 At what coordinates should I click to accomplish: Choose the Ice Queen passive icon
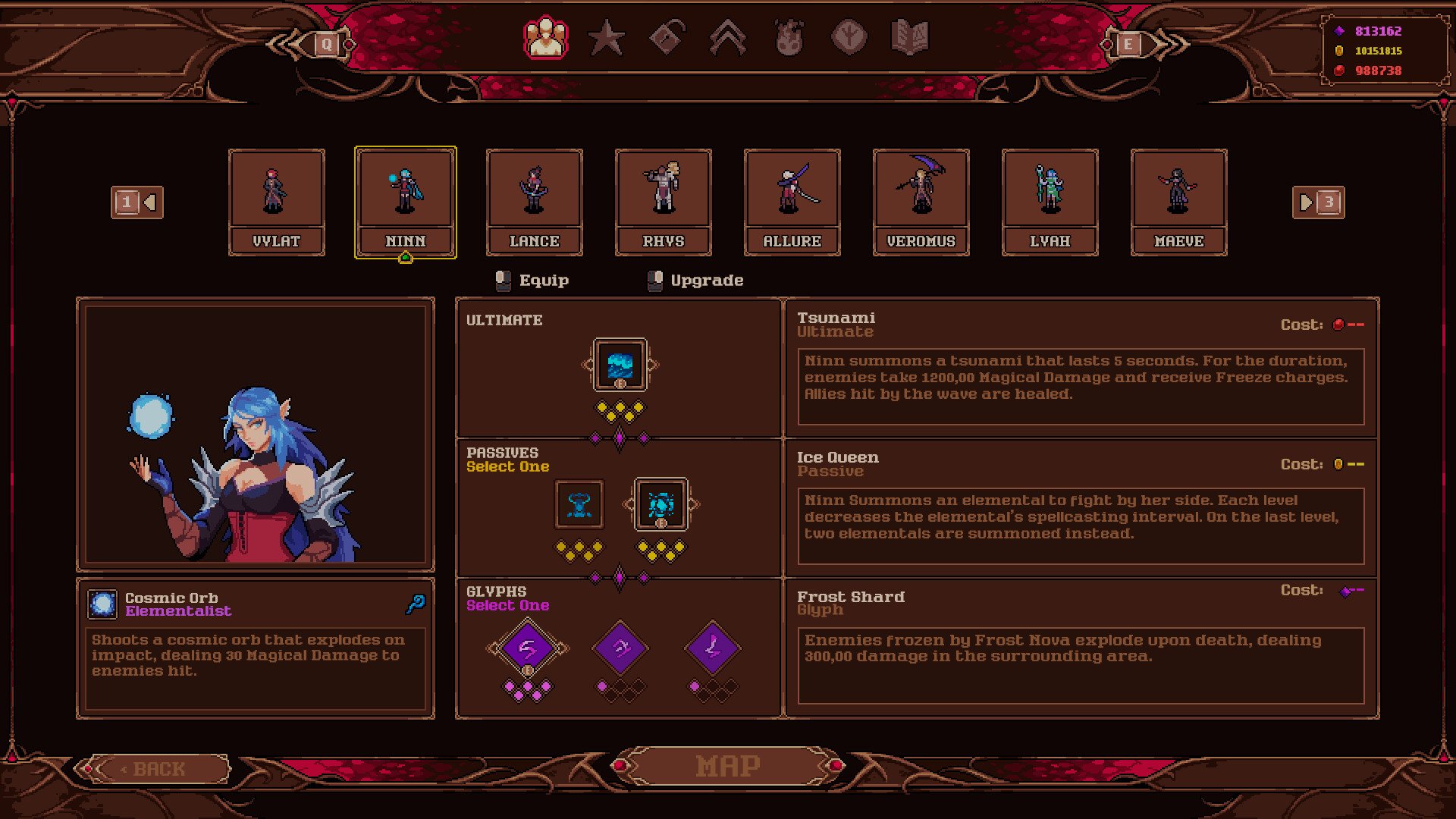(661, 504)
